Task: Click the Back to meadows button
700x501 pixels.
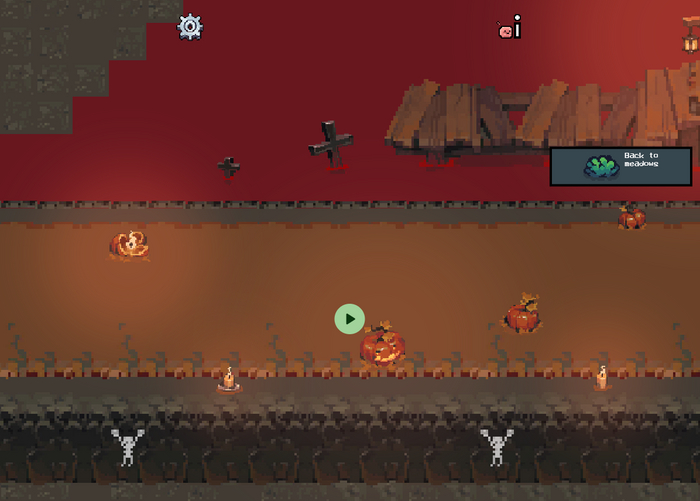Action: pyautogui.click(x=620, y=166)
